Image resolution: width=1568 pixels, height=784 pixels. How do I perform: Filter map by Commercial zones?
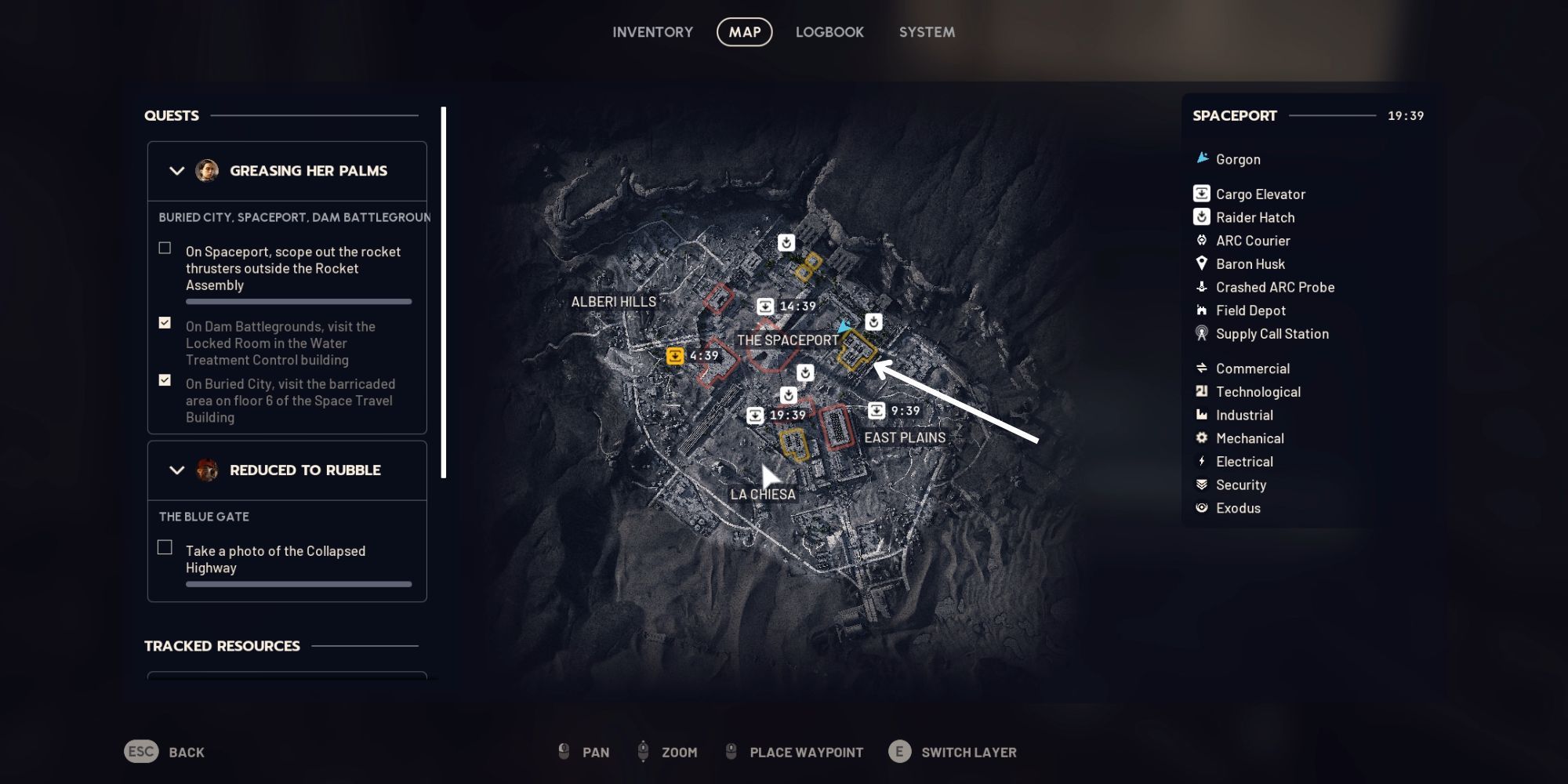coord(1252,368)
